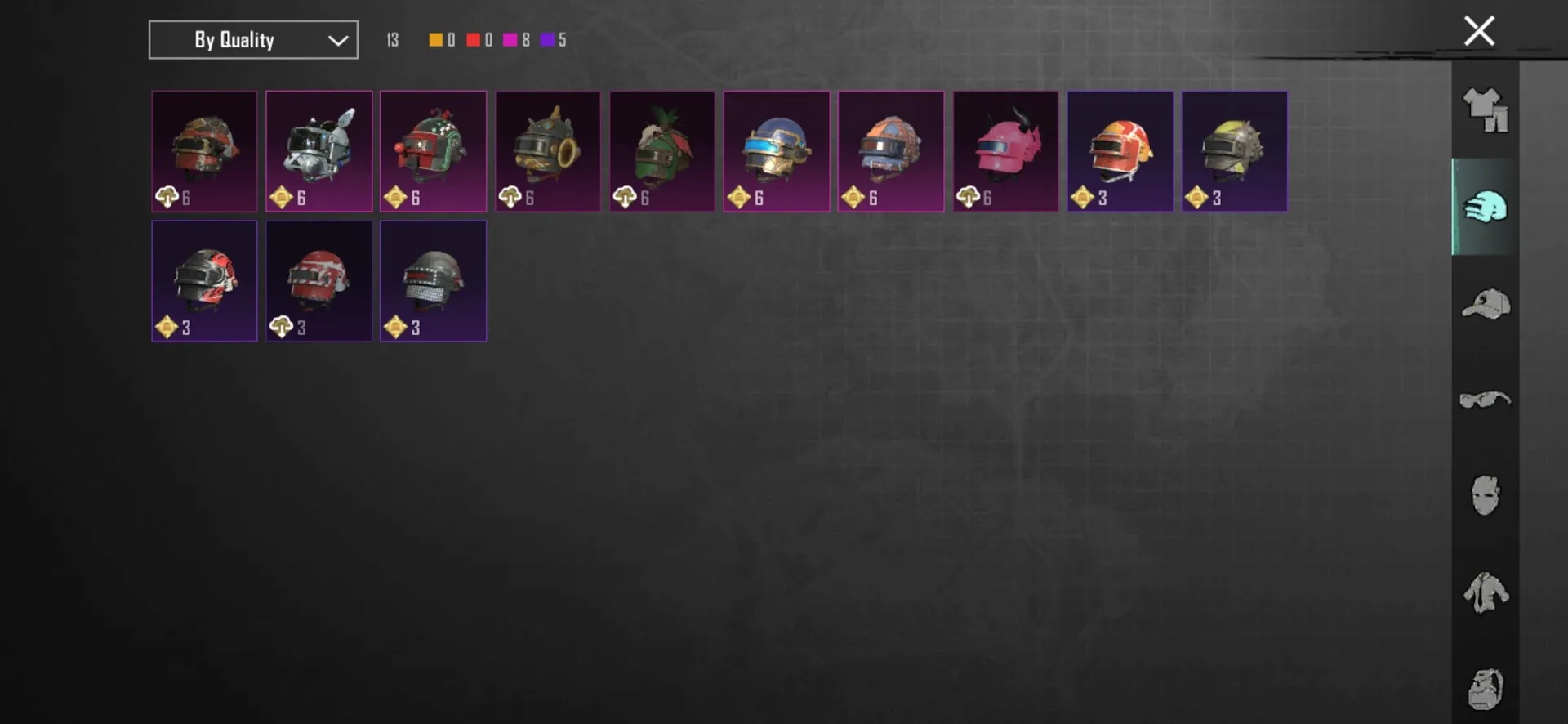View the masks category

tap(1486, 495)
